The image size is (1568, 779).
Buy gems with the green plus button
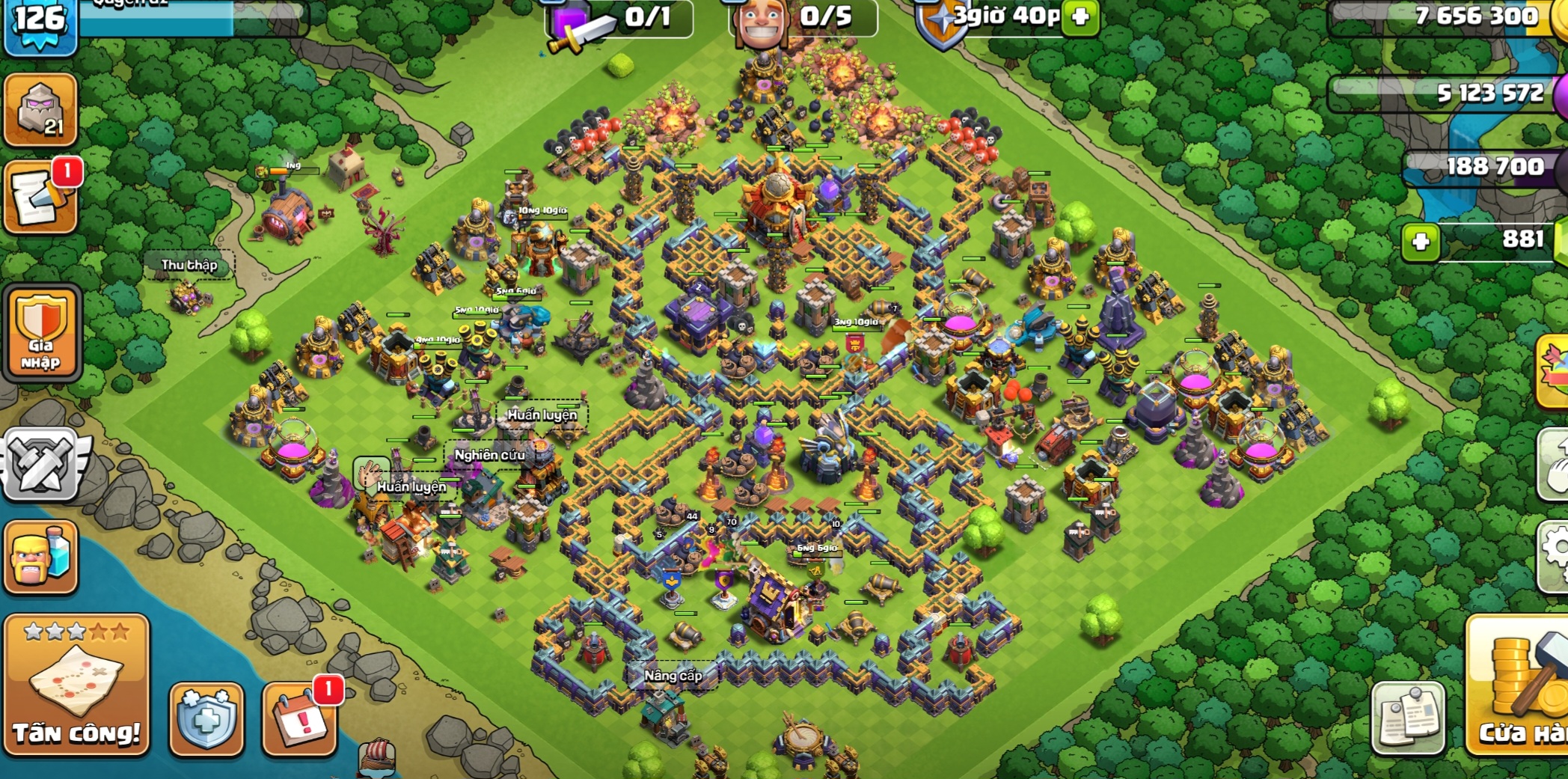coord(1420,242)
